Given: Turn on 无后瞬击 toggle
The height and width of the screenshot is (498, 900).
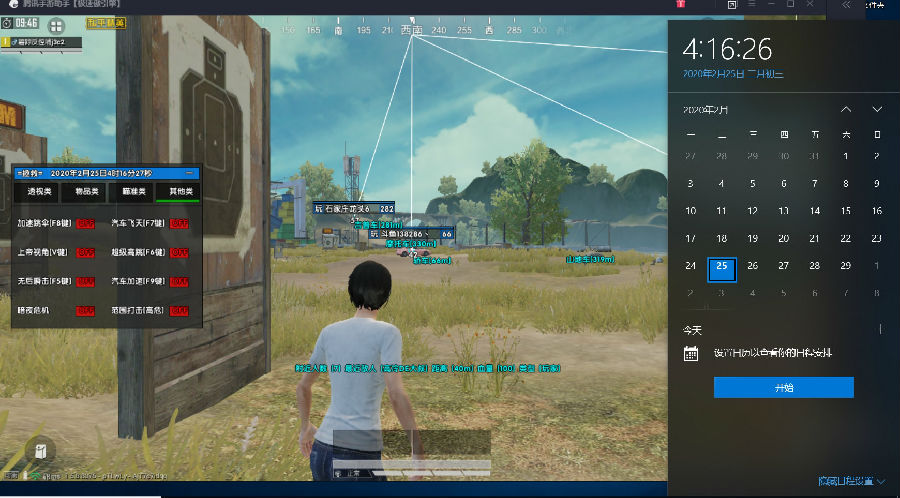Looking at the screenshot, I should pyautogui.click(x=85, y=281).
